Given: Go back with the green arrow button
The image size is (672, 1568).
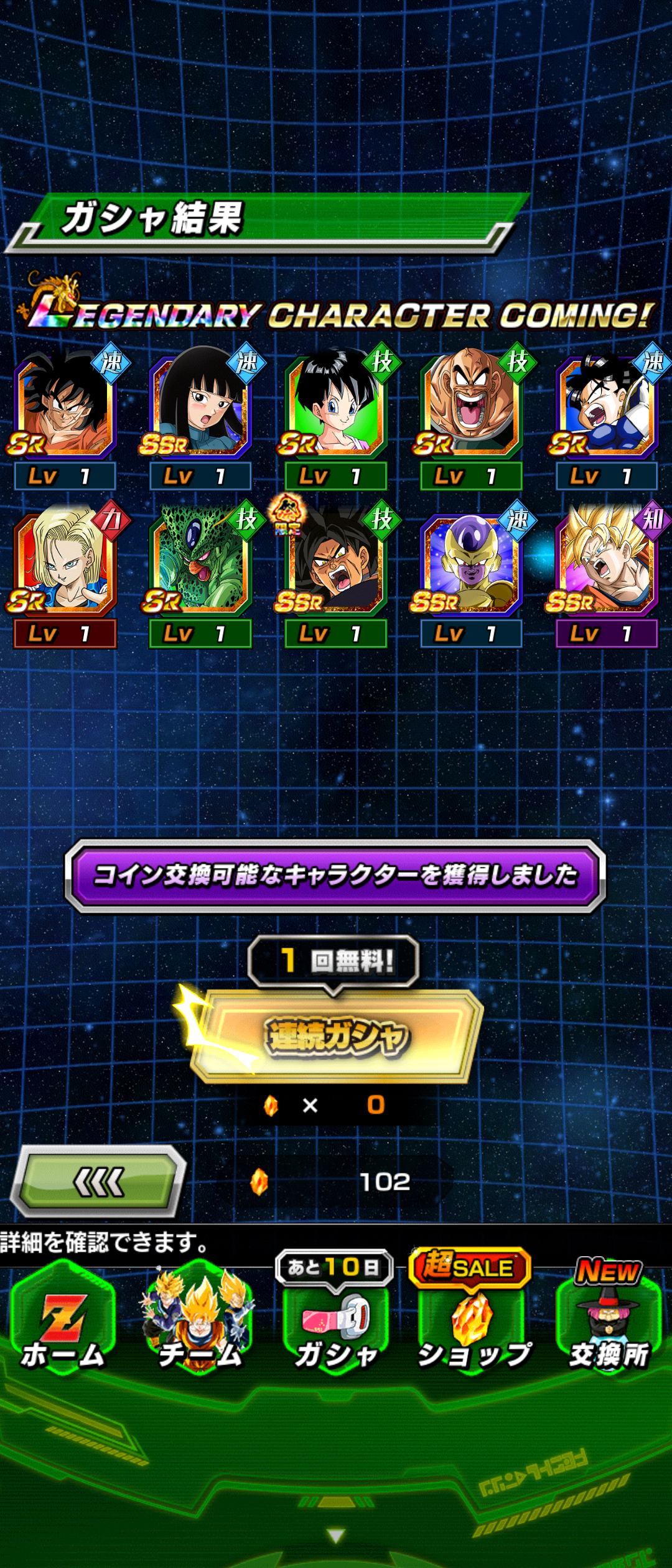Looking at the screenshot, I should coord(100,1182).
